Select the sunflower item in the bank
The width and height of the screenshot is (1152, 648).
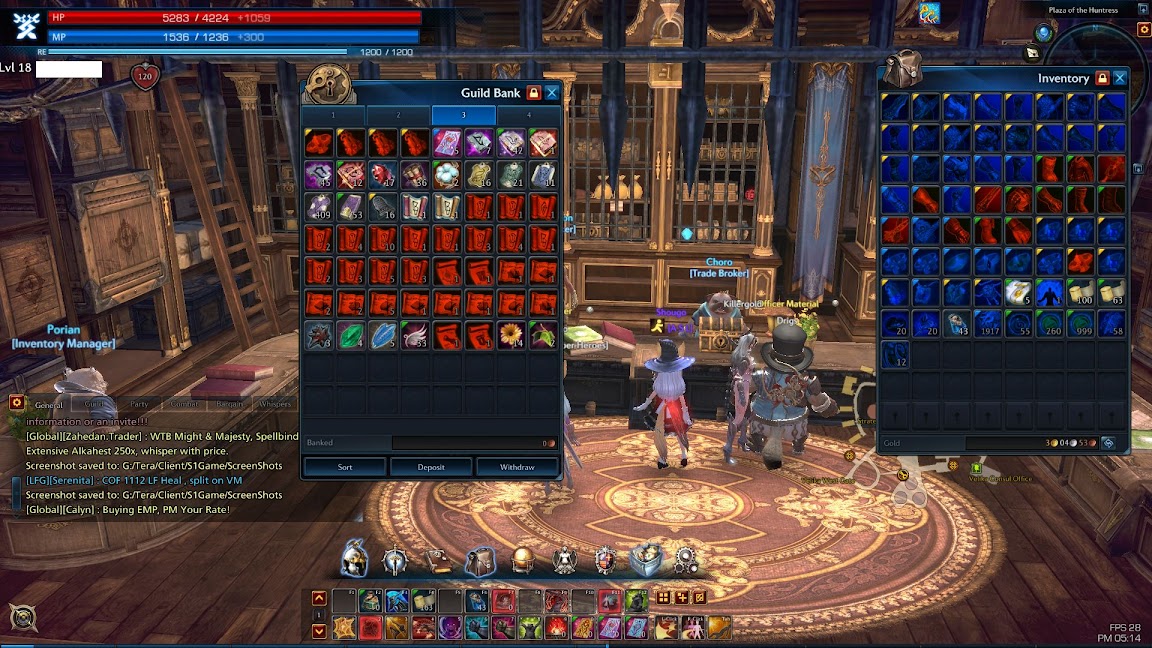click(x=511, y=335)
